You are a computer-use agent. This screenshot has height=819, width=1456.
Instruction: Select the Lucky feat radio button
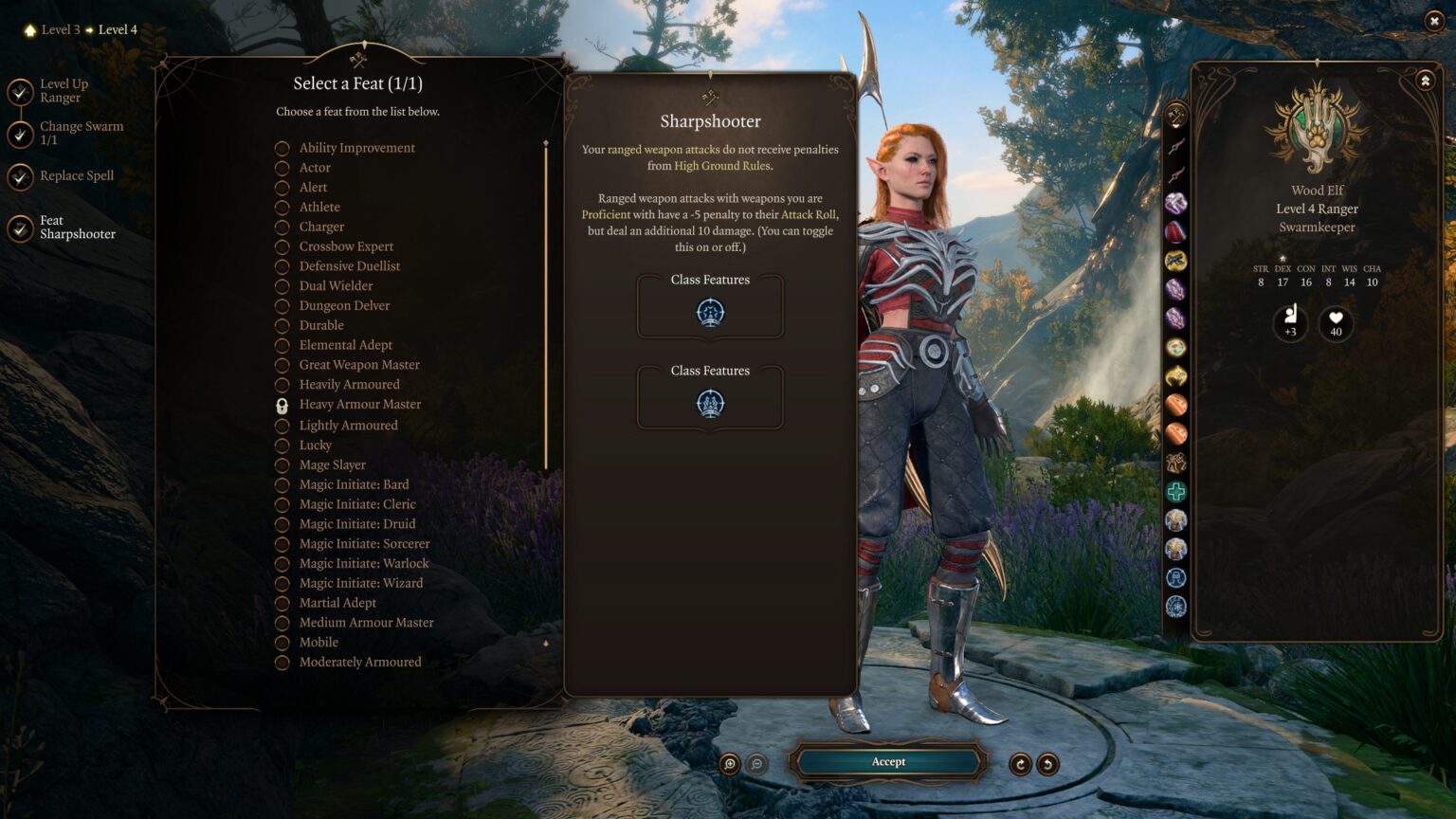tap(282, 445)
